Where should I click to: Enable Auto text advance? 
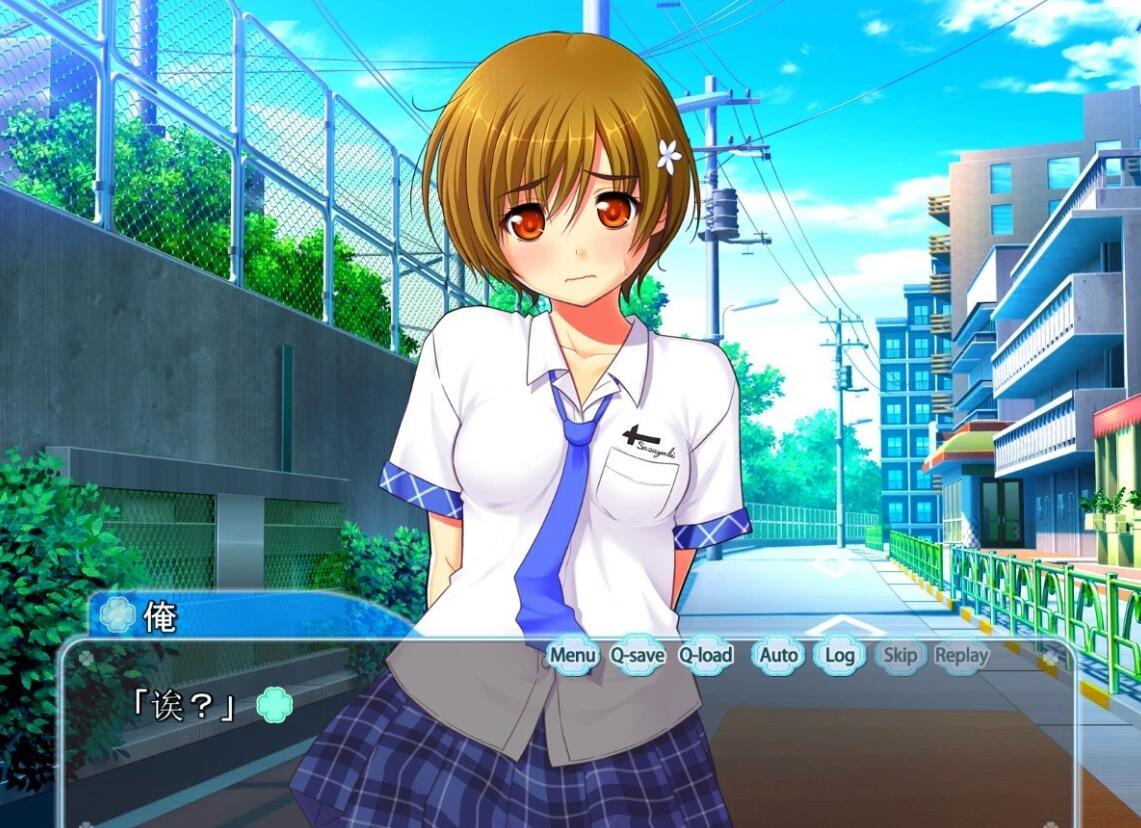pyautogui.click(x=778, y=656)
